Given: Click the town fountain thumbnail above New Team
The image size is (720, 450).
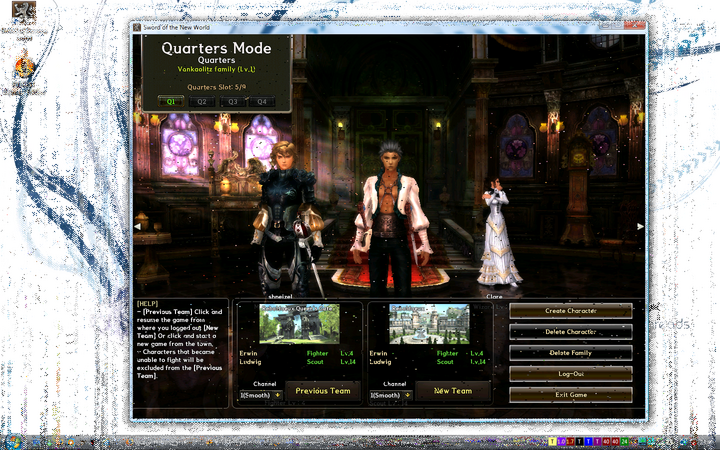Looking at the screenshot, I should [428, 324].
